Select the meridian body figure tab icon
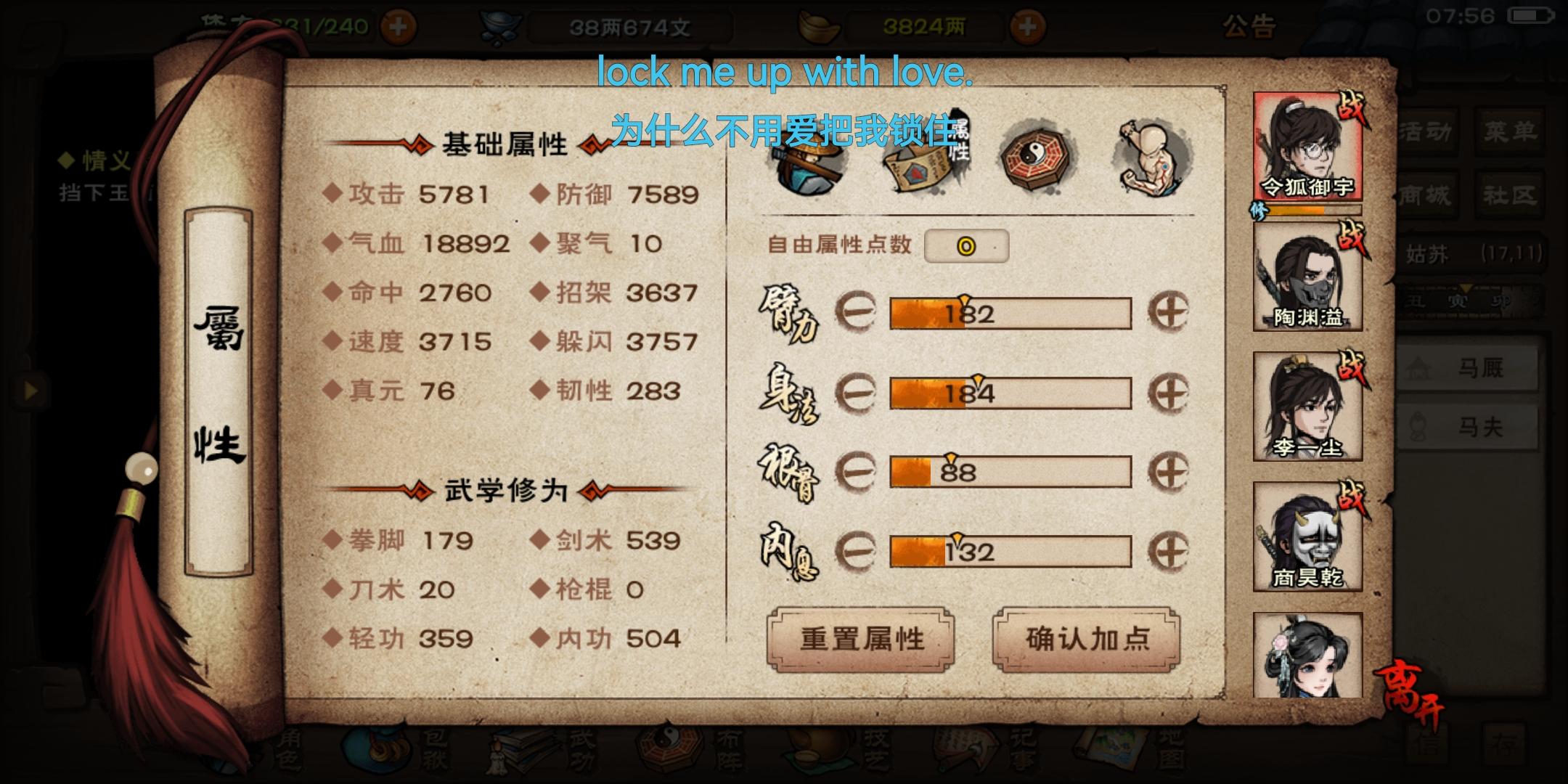This screenshot has height=784, width=1568. [1145, 152]
